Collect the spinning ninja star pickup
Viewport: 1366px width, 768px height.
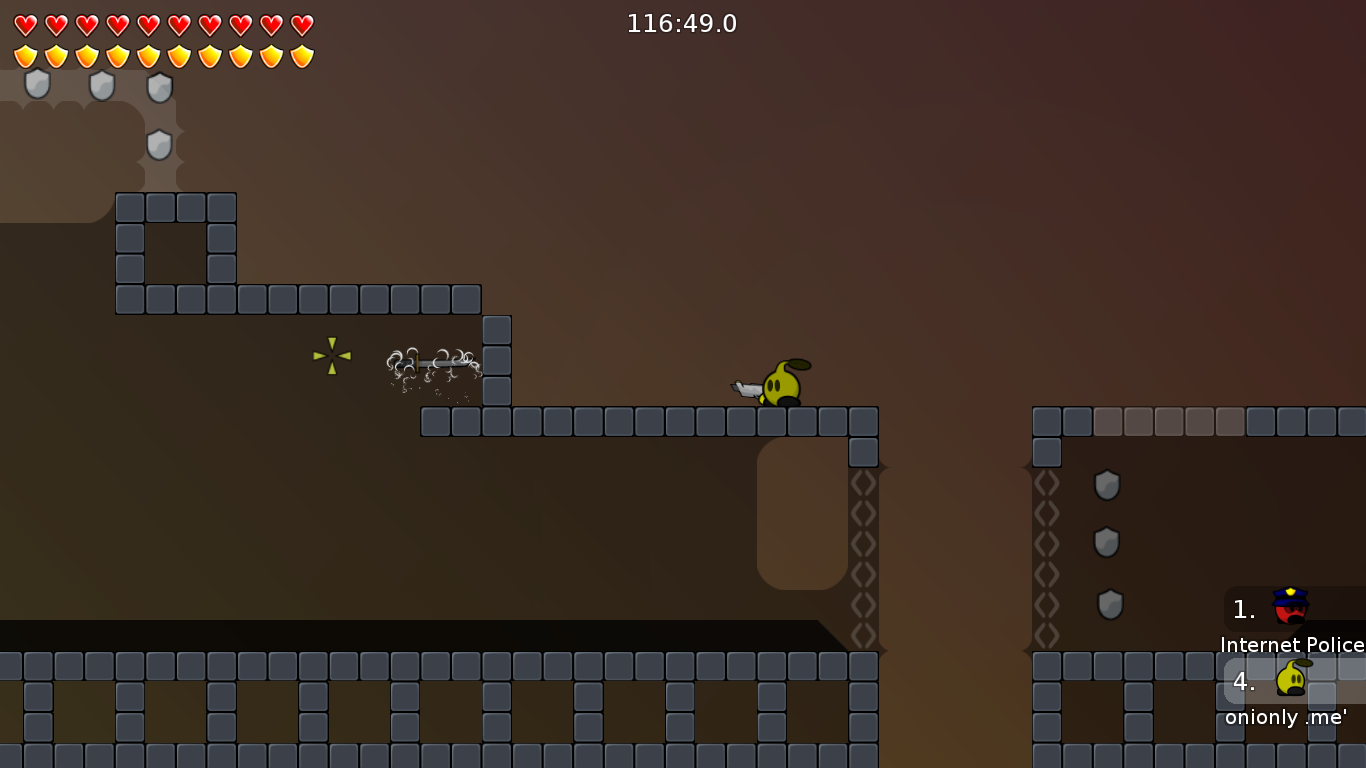coord(330,358)
